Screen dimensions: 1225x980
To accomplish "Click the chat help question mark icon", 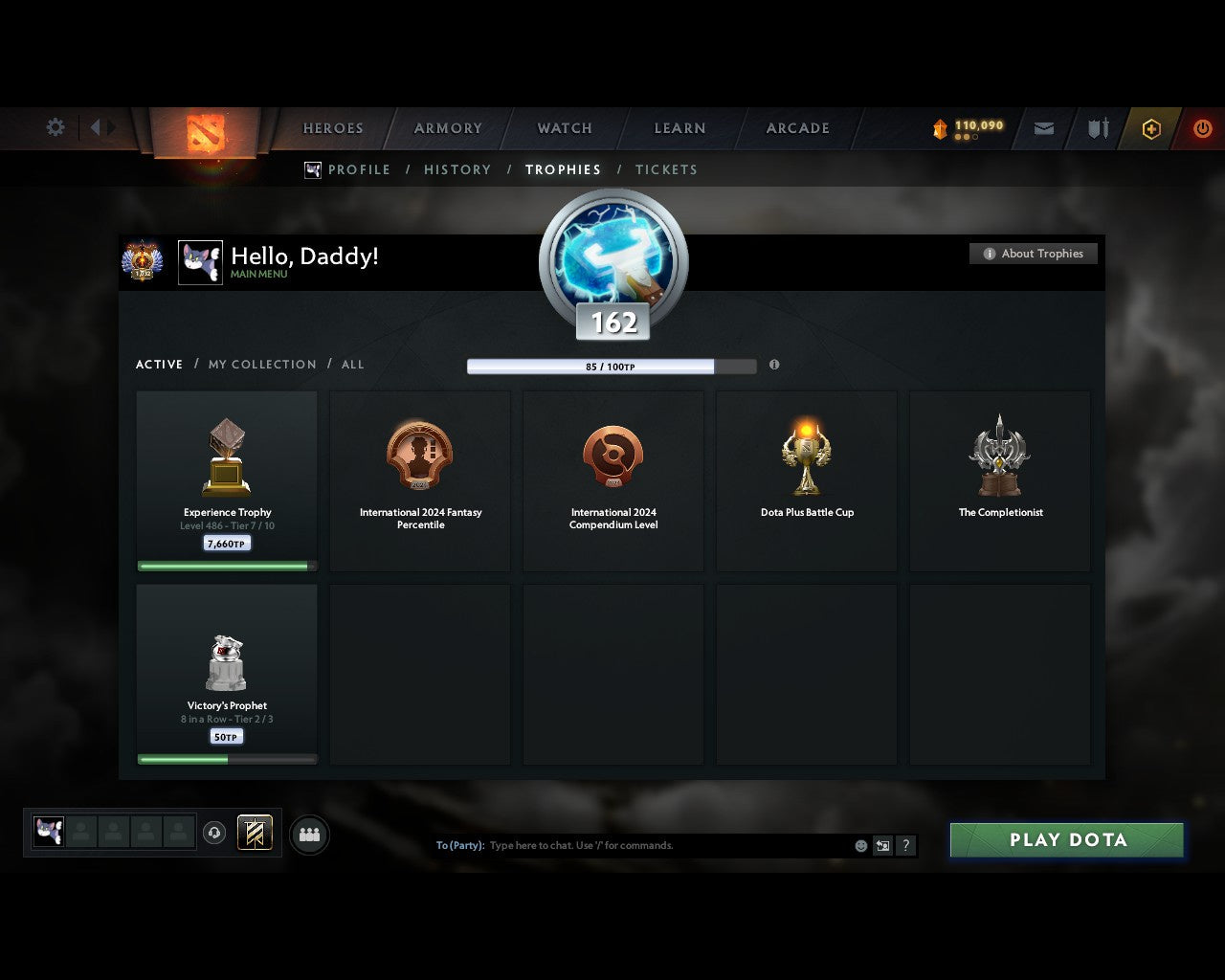I will [905, 846].
